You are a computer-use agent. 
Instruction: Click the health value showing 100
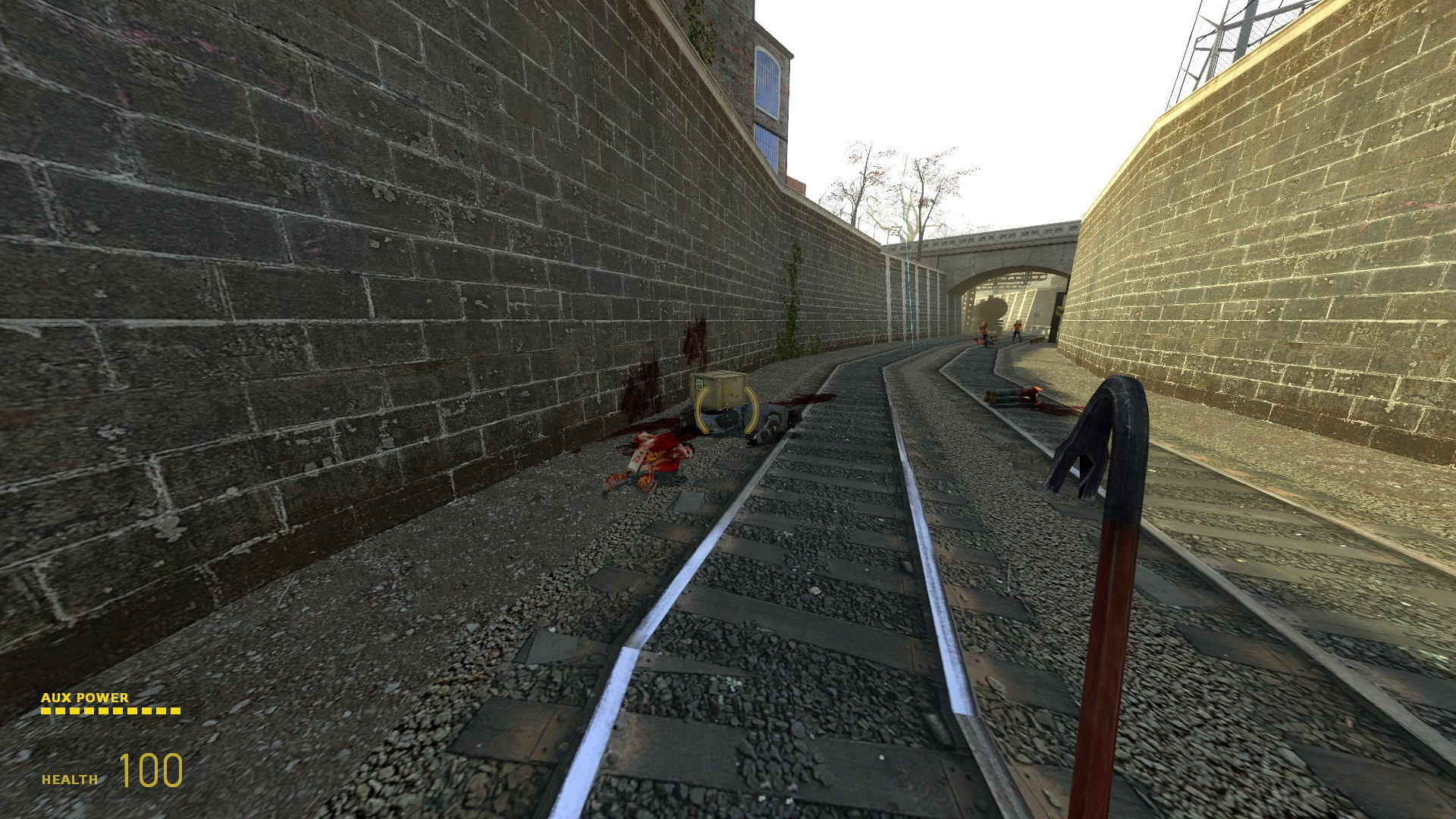pyautogui.click(x=149, y=772)
